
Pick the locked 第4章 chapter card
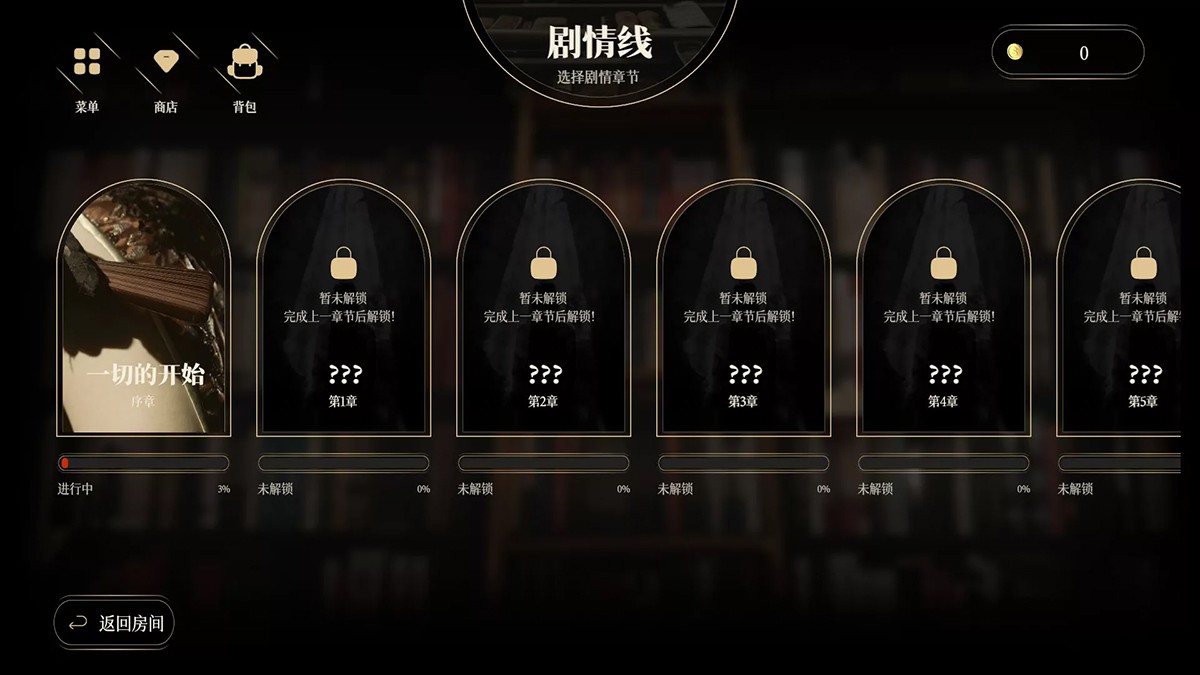(943, 310)
